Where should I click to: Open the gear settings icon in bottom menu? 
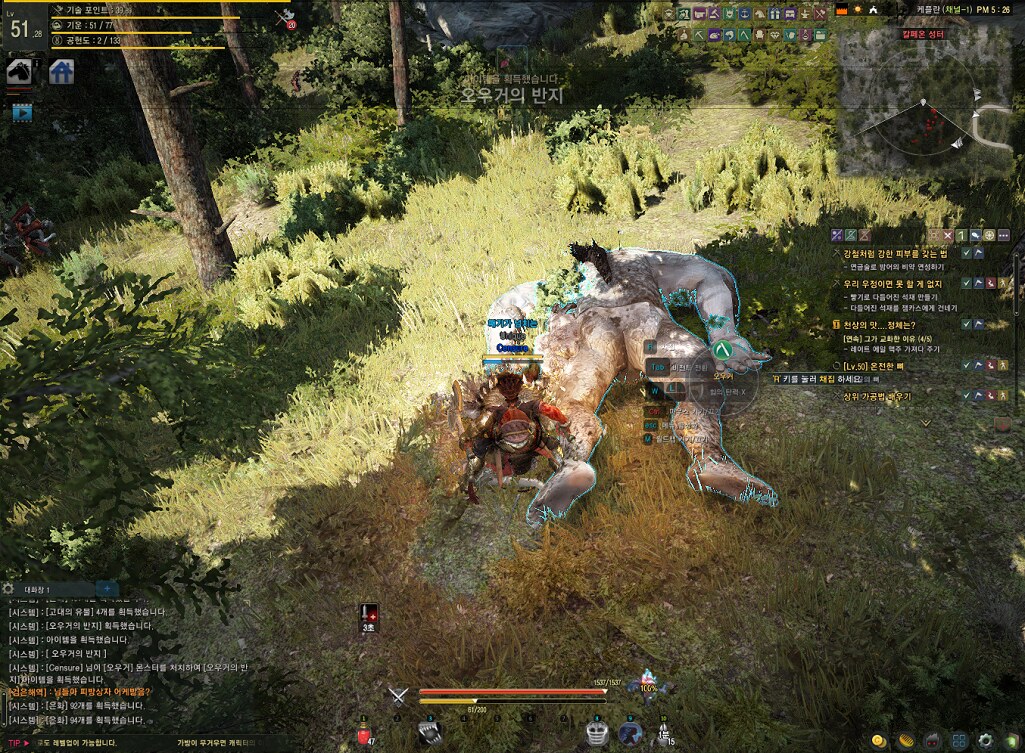[986, 741]
